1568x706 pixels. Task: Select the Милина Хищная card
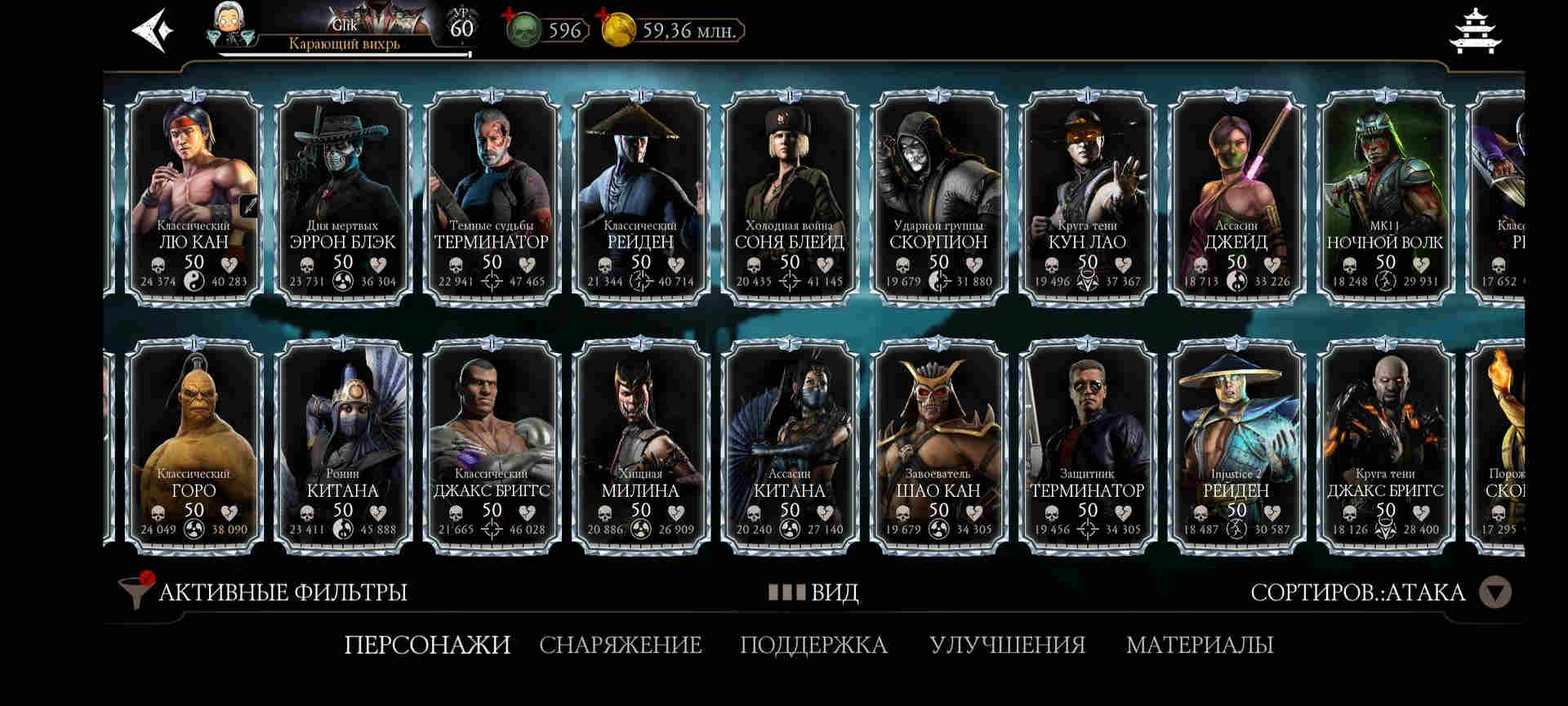click(x=640, y=445)
